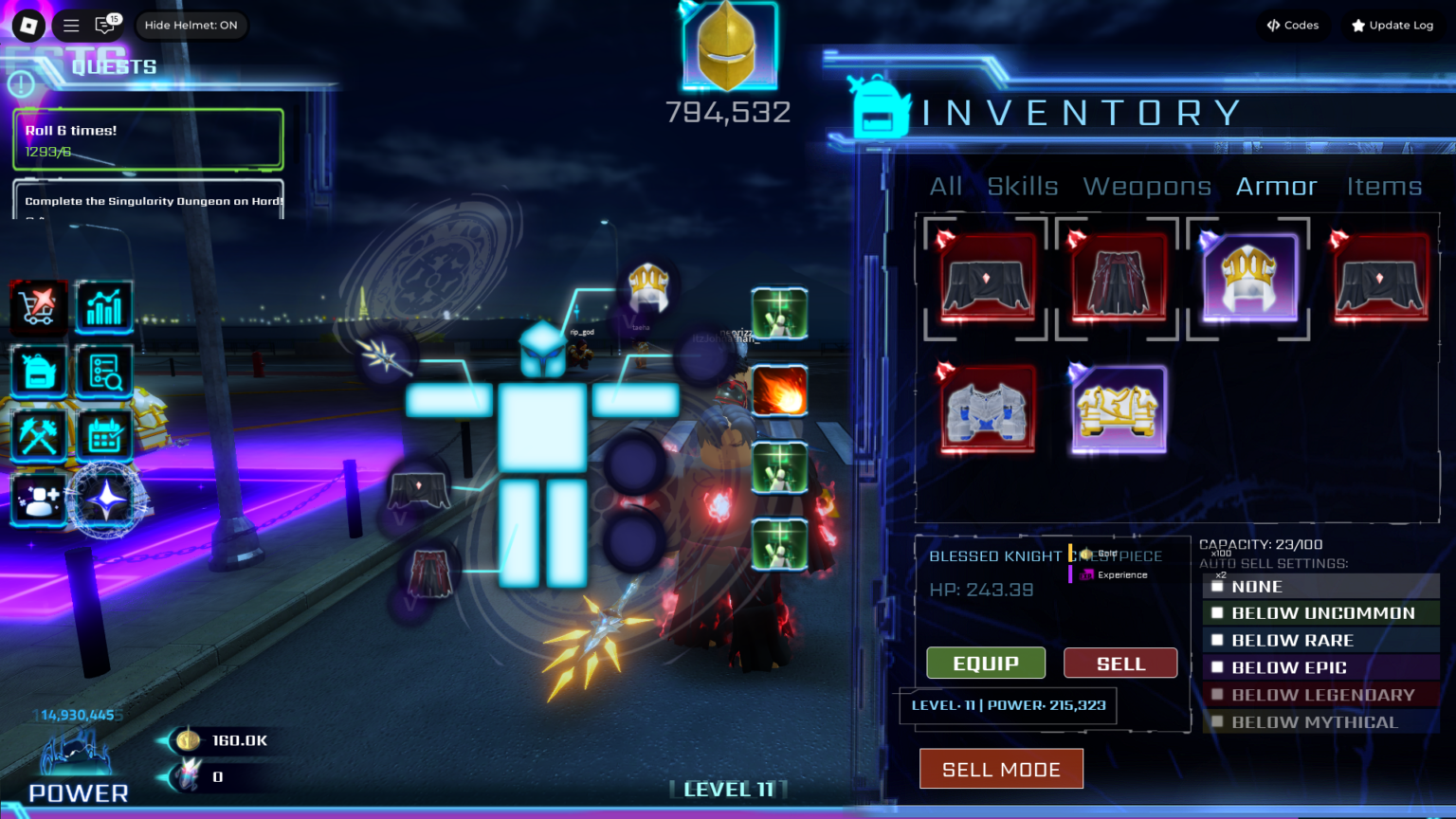Activate SELL MODE
The image size is (1456, 819).
1001,770
